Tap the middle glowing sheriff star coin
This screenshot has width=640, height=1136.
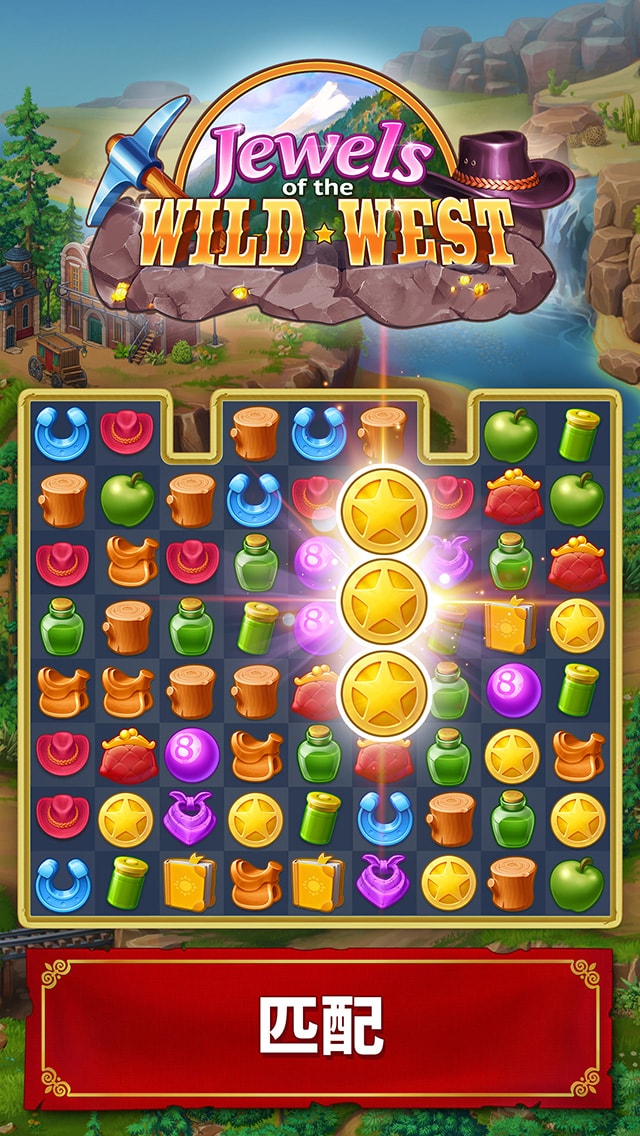pyautogui.click(x=384, y=602)
